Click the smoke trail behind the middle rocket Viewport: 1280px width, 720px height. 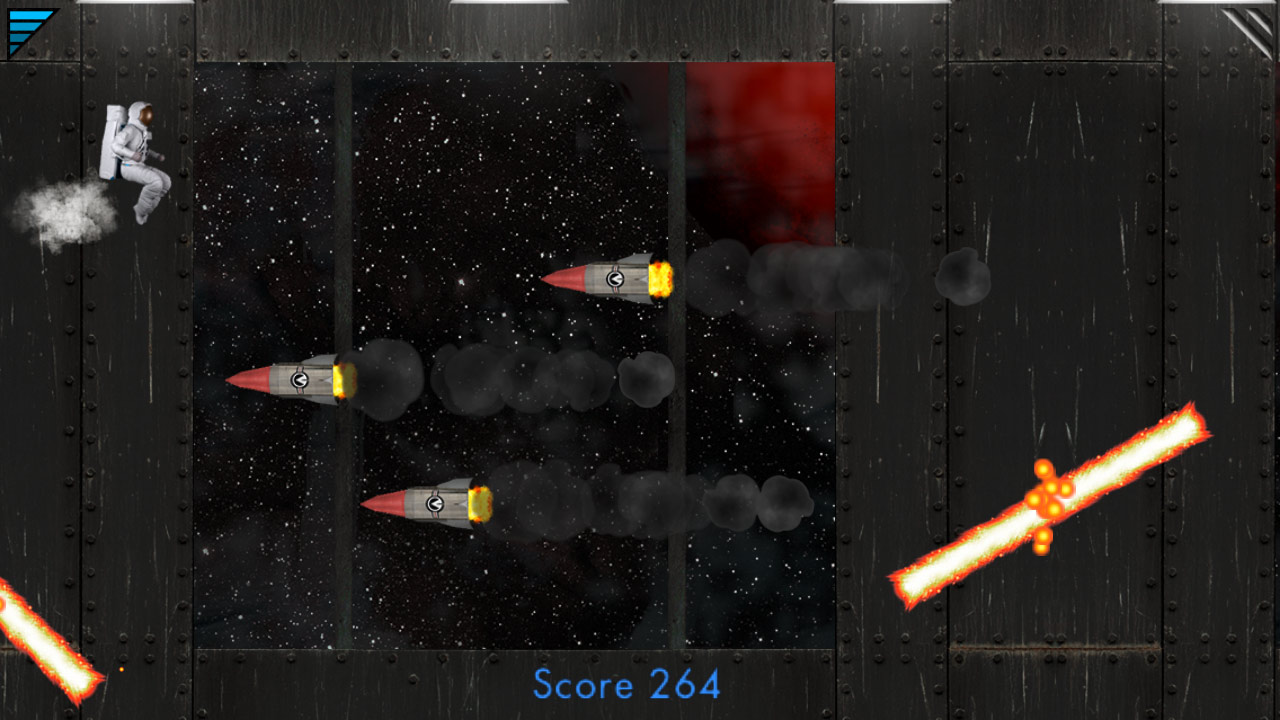tap(500, 380)
